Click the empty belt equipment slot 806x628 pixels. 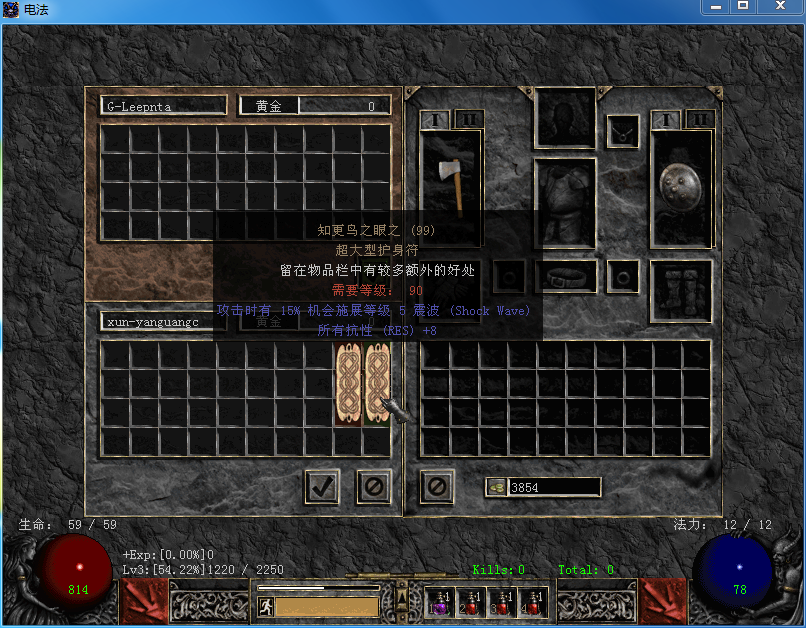(566, 276)
